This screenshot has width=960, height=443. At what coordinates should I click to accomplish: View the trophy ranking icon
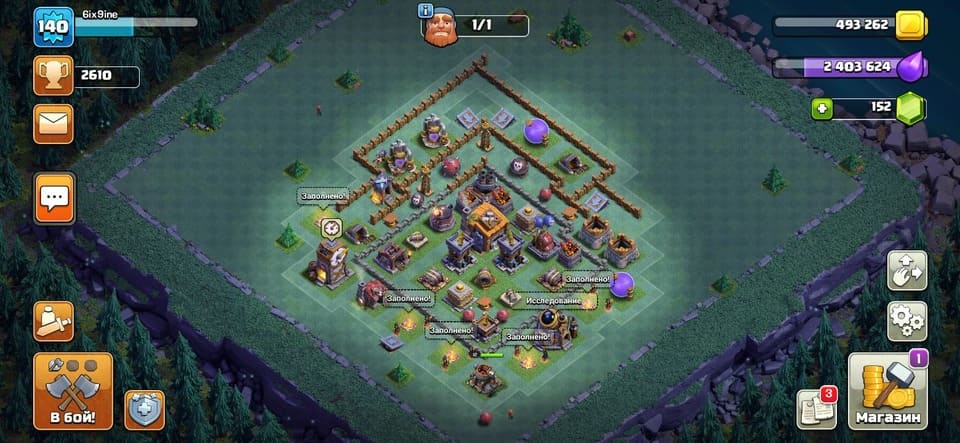[x=53, y=75]
